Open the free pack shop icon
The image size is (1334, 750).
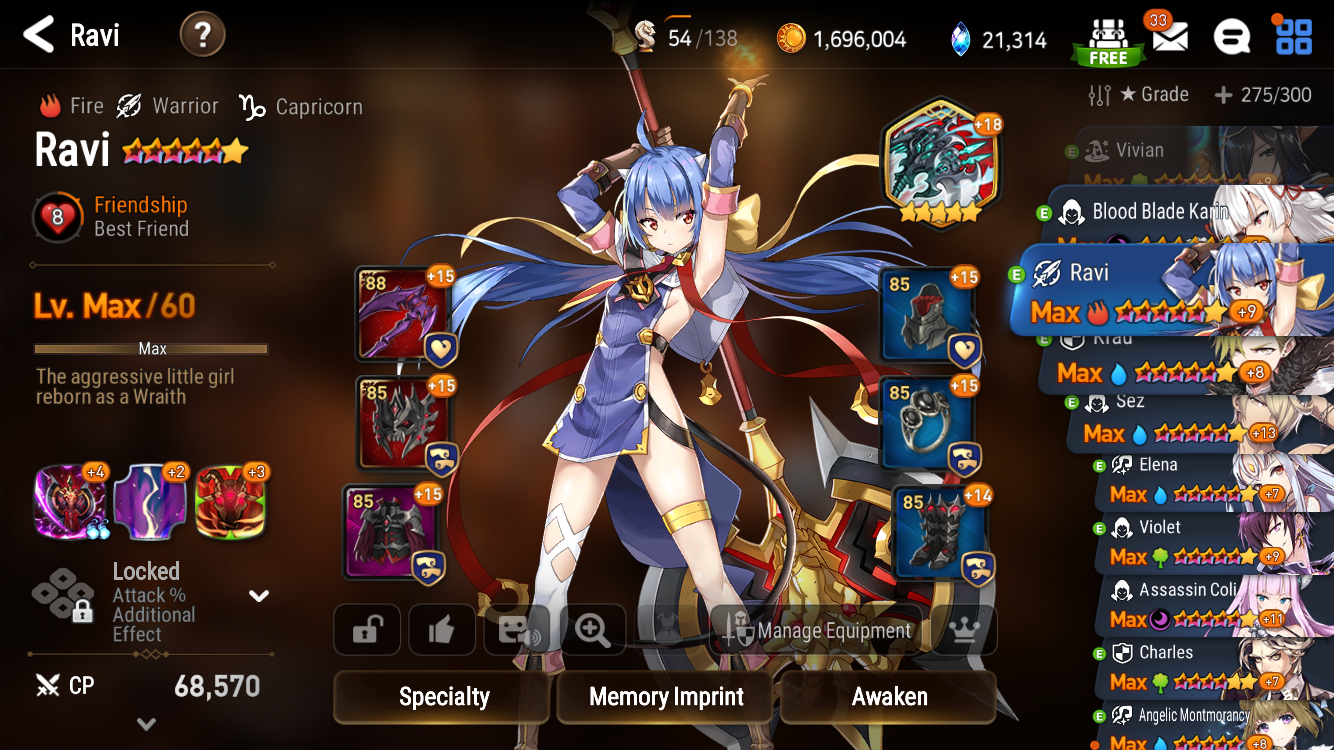[1108, 35]
